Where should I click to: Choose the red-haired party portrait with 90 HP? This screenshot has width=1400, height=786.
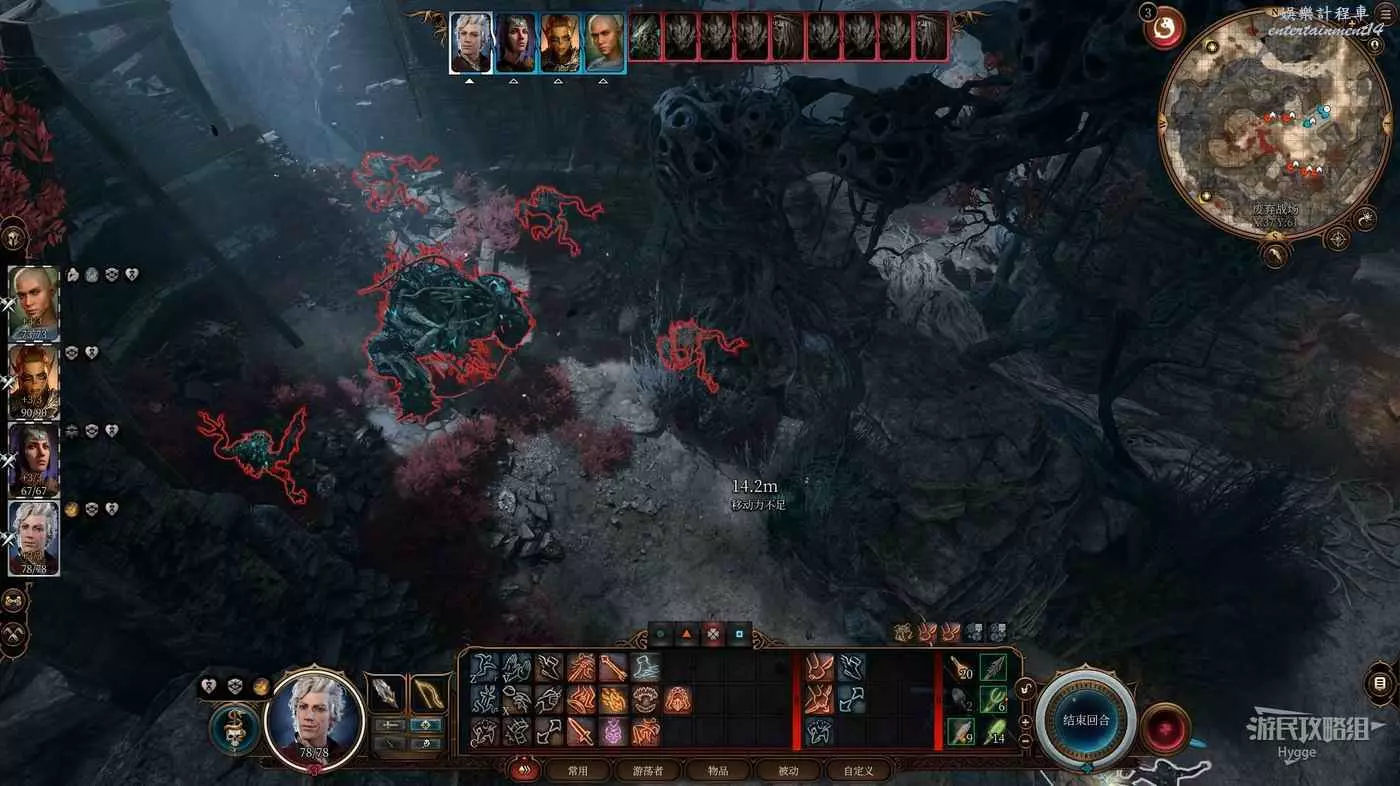[34, 381]
